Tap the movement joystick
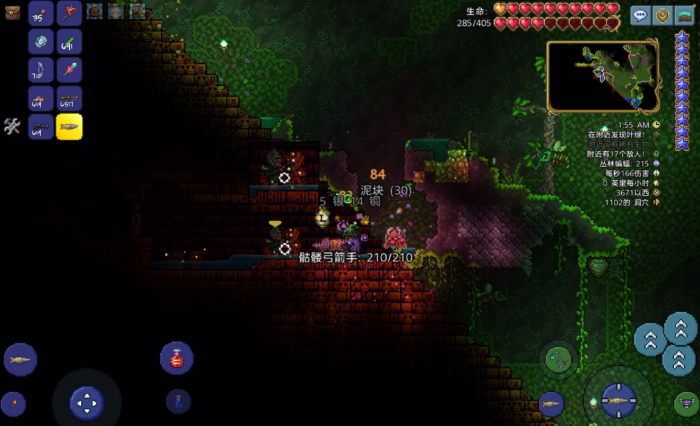This screenshot has height=426, width=700. [x=87, y=402]
